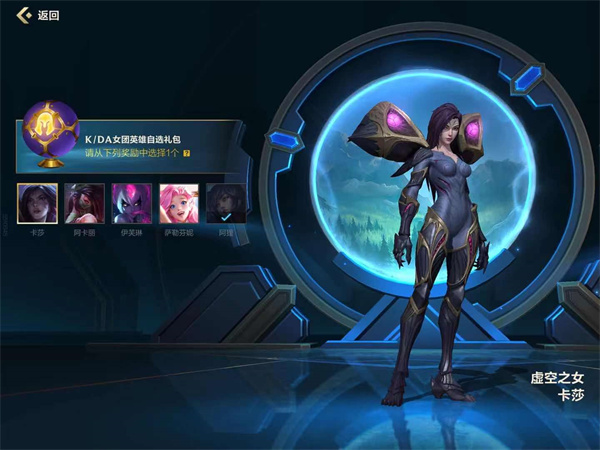
Task: Open the yellow question mark help icon
Action: click(x=187, y=154)
